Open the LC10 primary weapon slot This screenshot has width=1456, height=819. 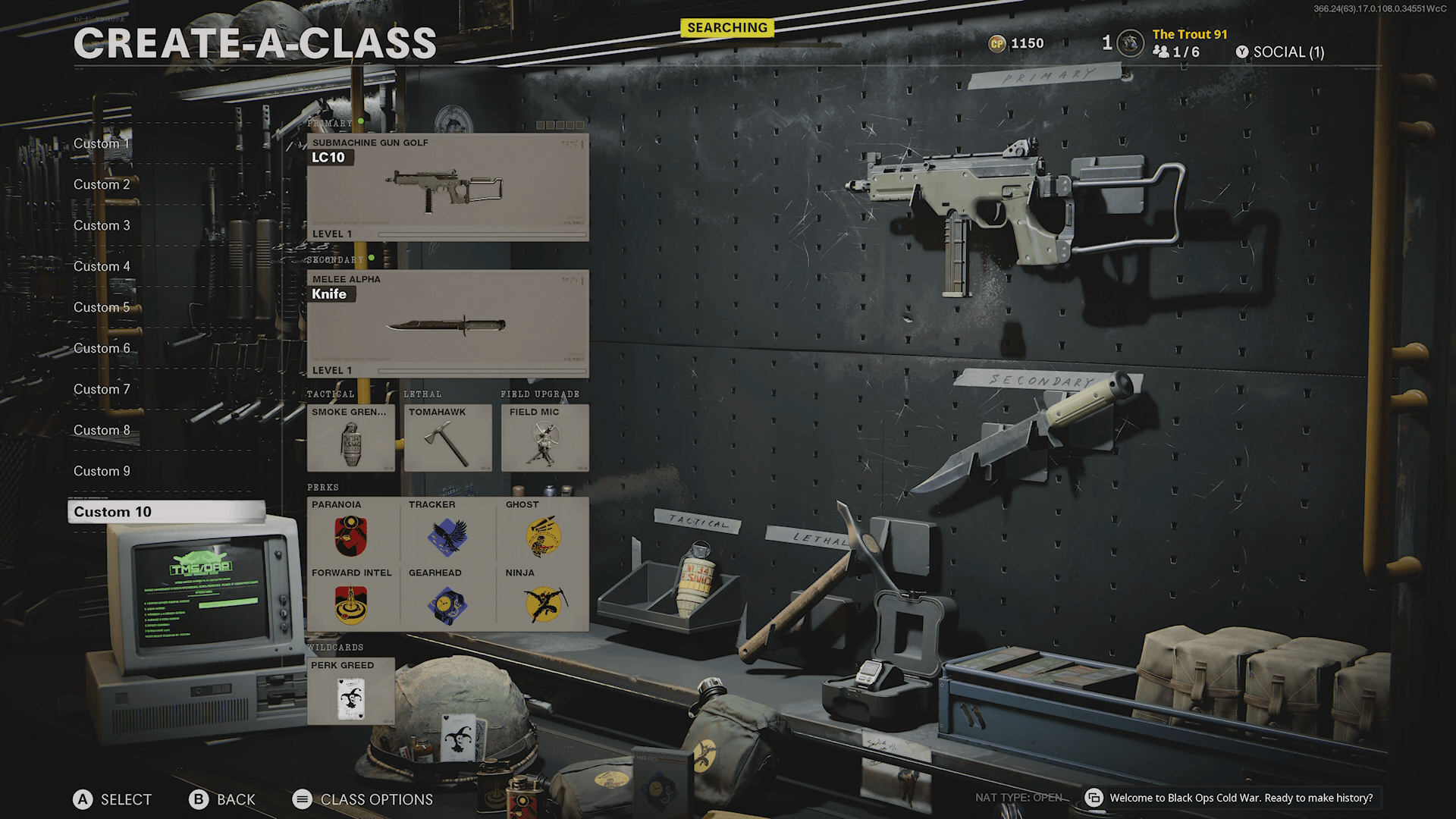447,188
